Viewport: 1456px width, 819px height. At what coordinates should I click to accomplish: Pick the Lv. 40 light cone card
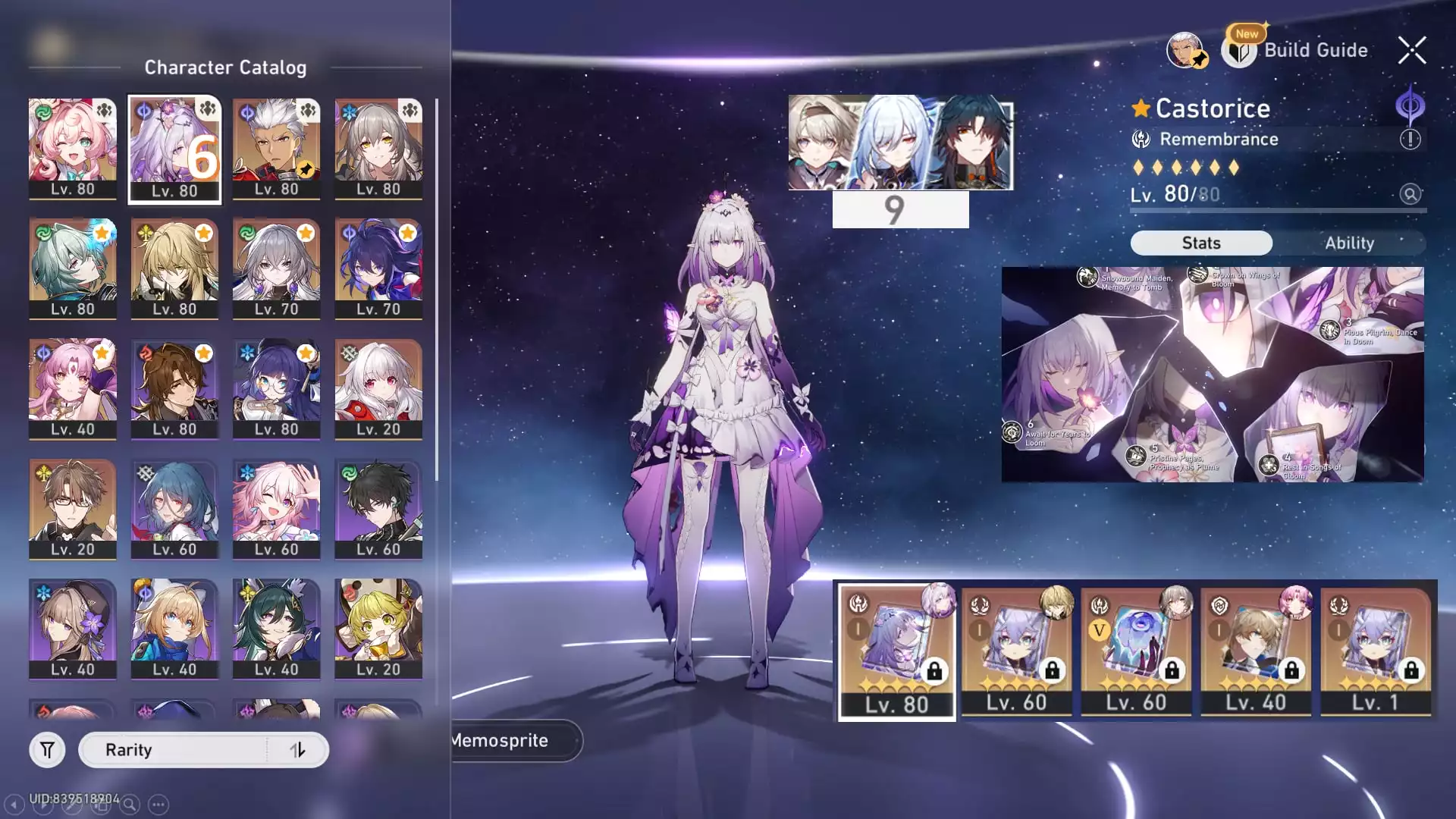(x=1255, y=651)
